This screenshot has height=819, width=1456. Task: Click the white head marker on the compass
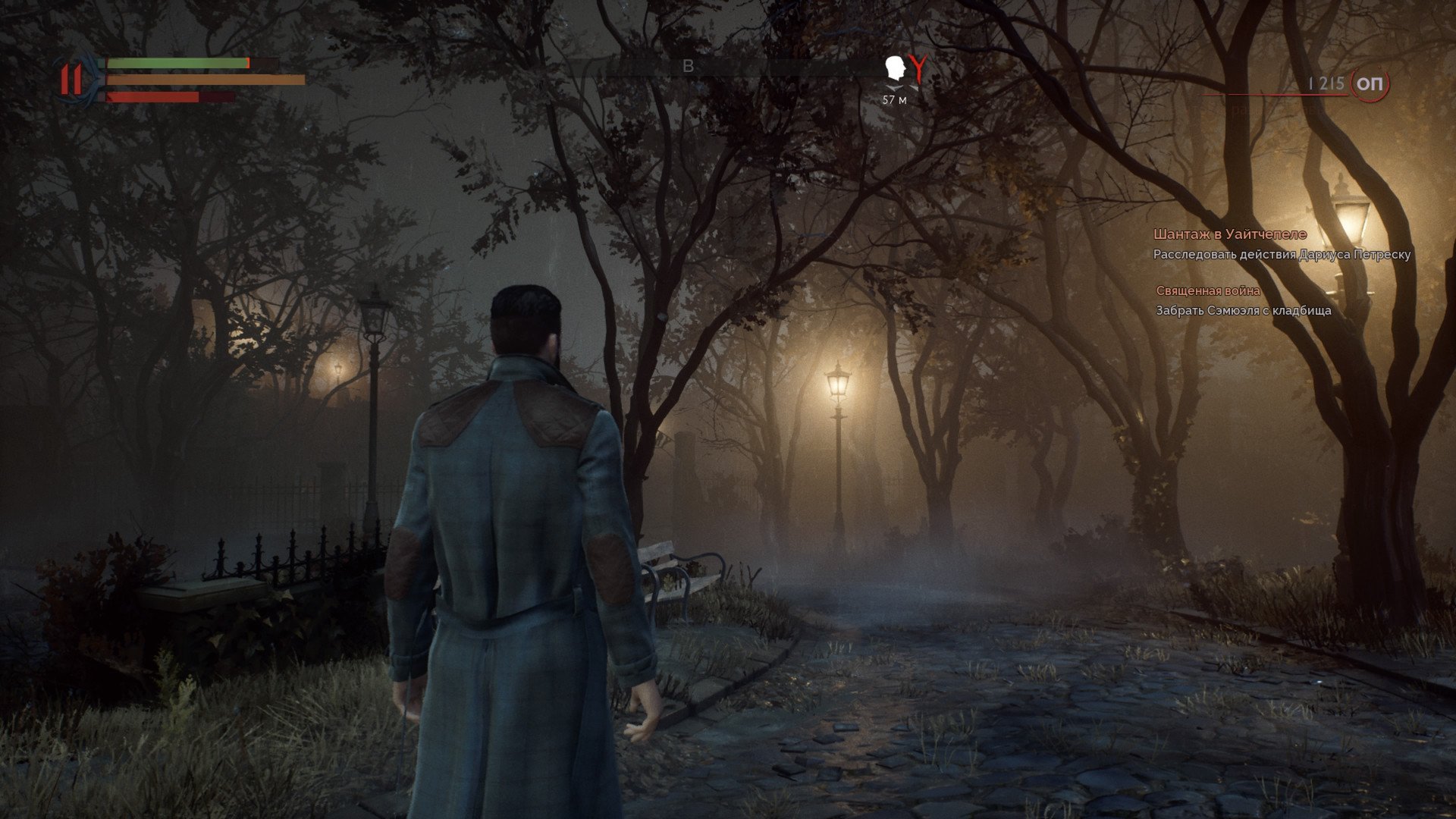(896, 70)
